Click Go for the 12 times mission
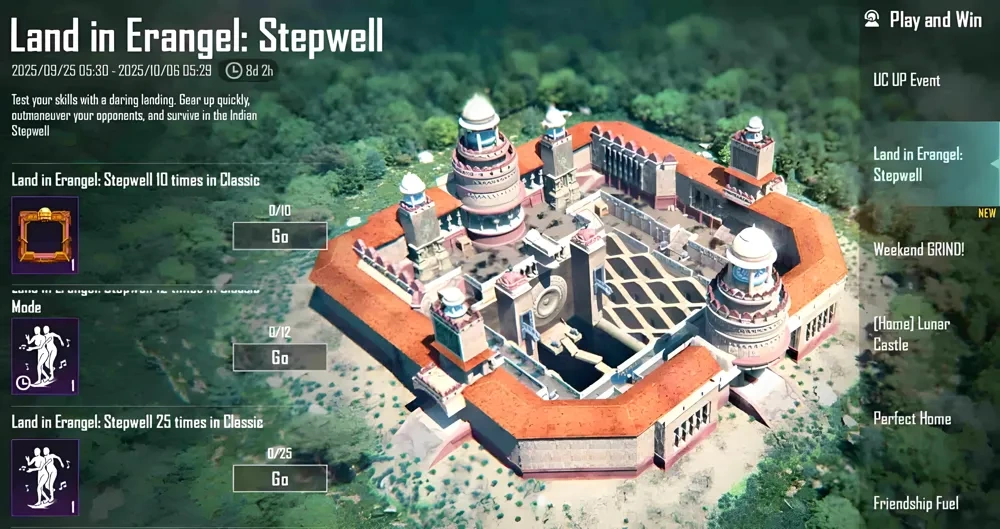The image size is (1000, 529). 280,358
